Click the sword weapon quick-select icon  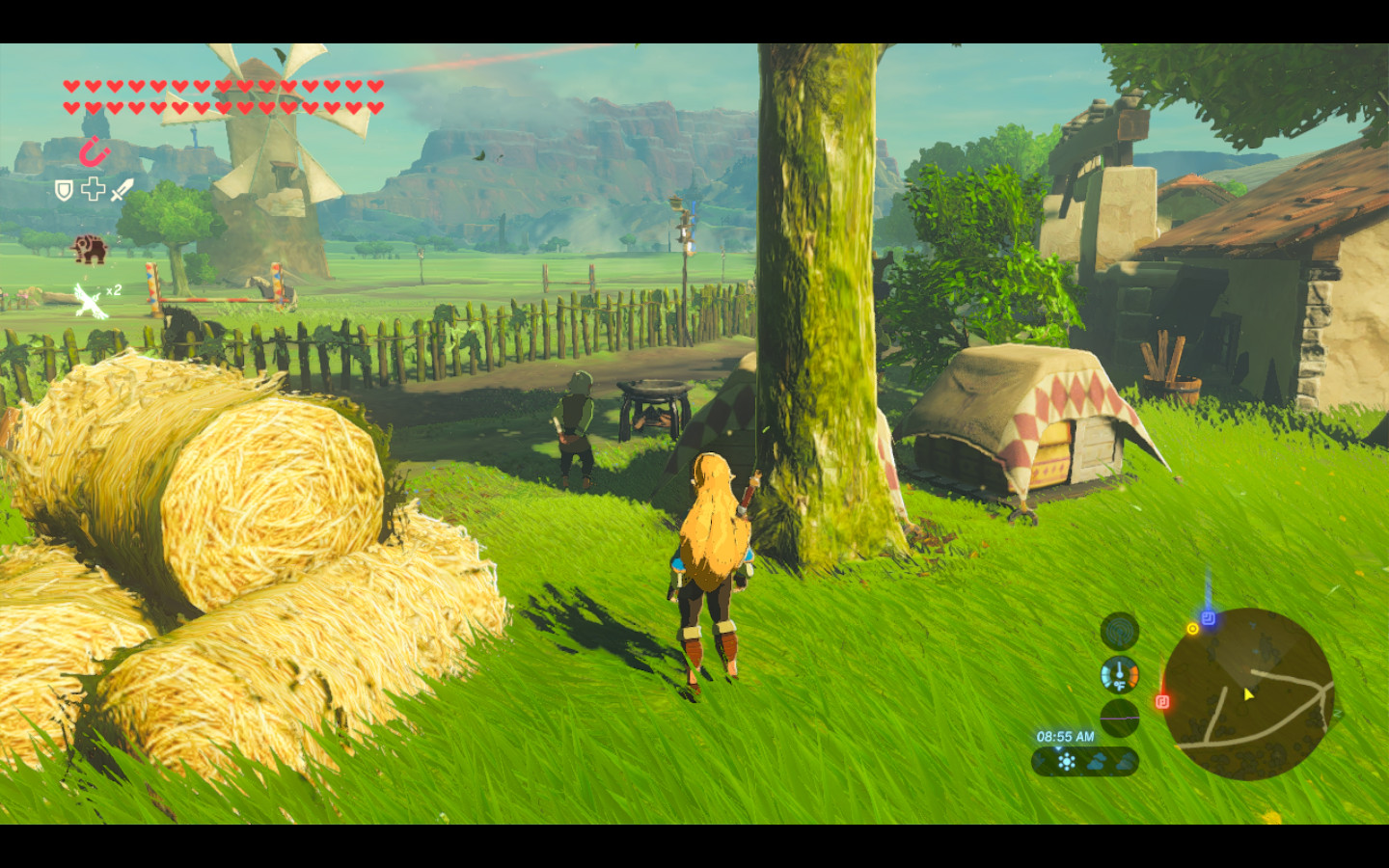[x=122, y=190]
